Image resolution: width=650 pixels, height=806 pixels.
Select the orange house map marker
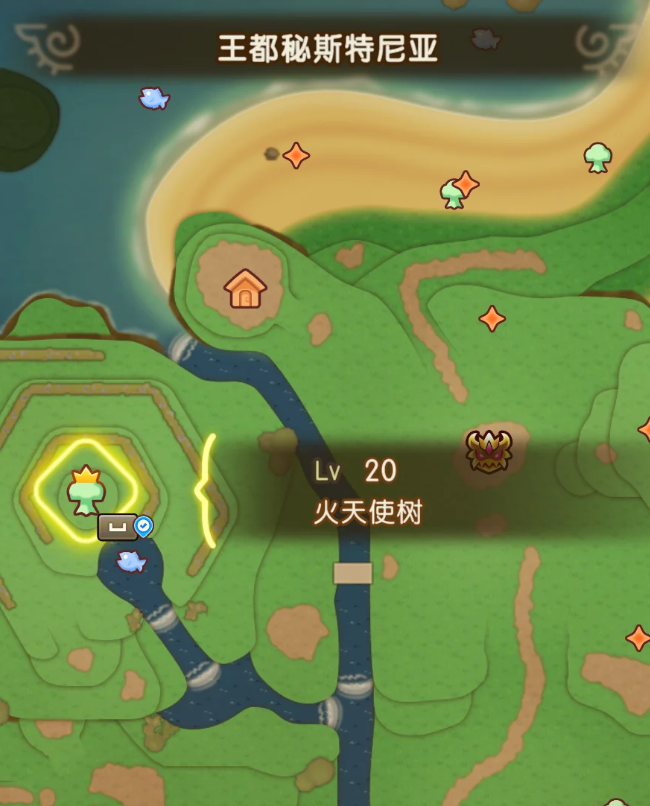pos(245,289)
